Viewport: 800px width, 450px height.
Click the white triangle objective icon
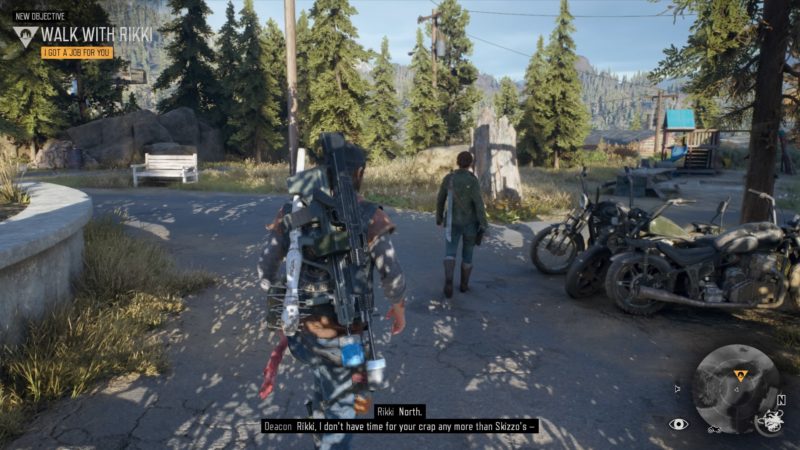tap(26, 36)
